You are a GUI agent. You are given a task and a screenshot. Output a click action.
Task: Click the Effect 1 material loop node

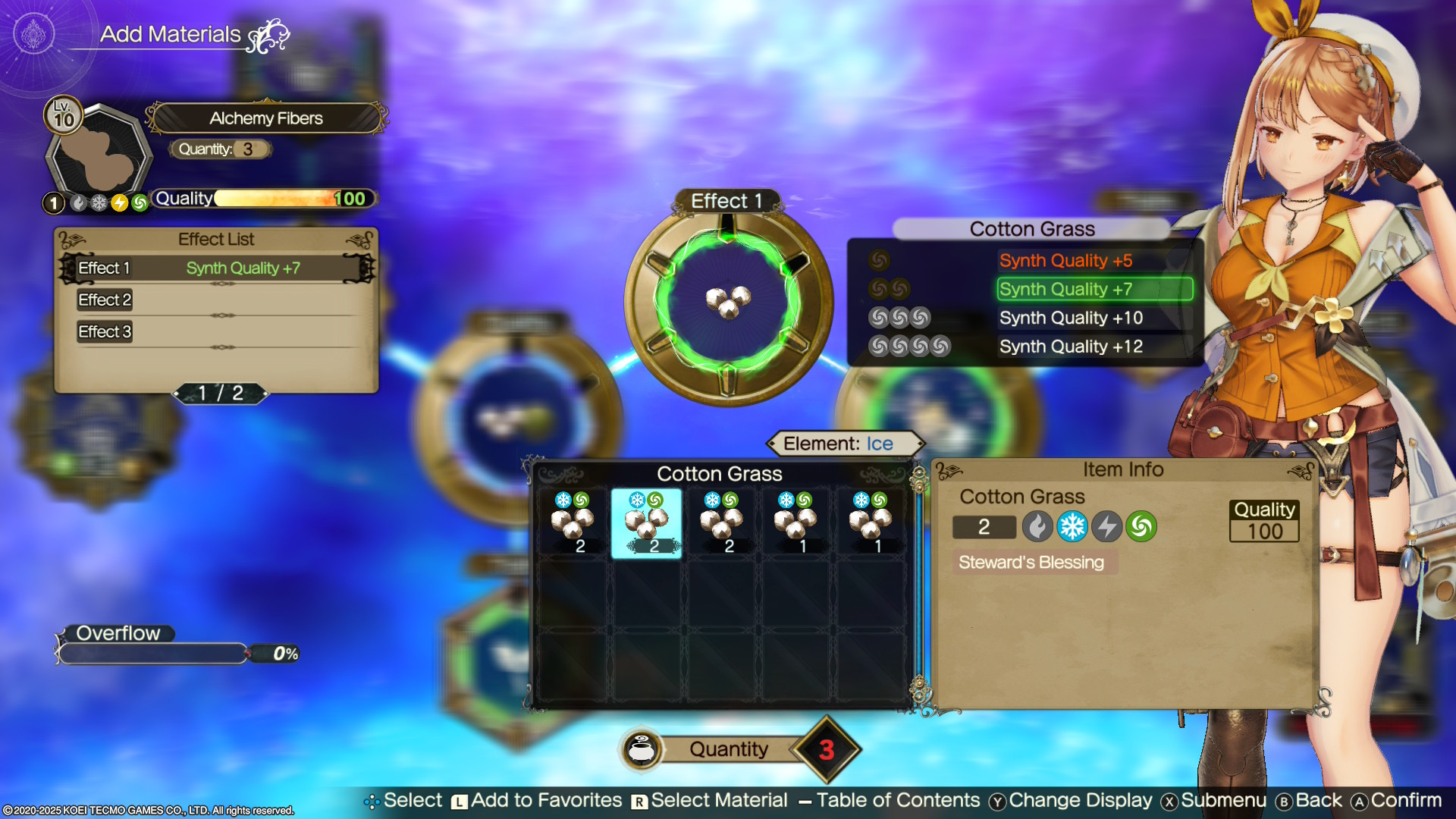728,303
